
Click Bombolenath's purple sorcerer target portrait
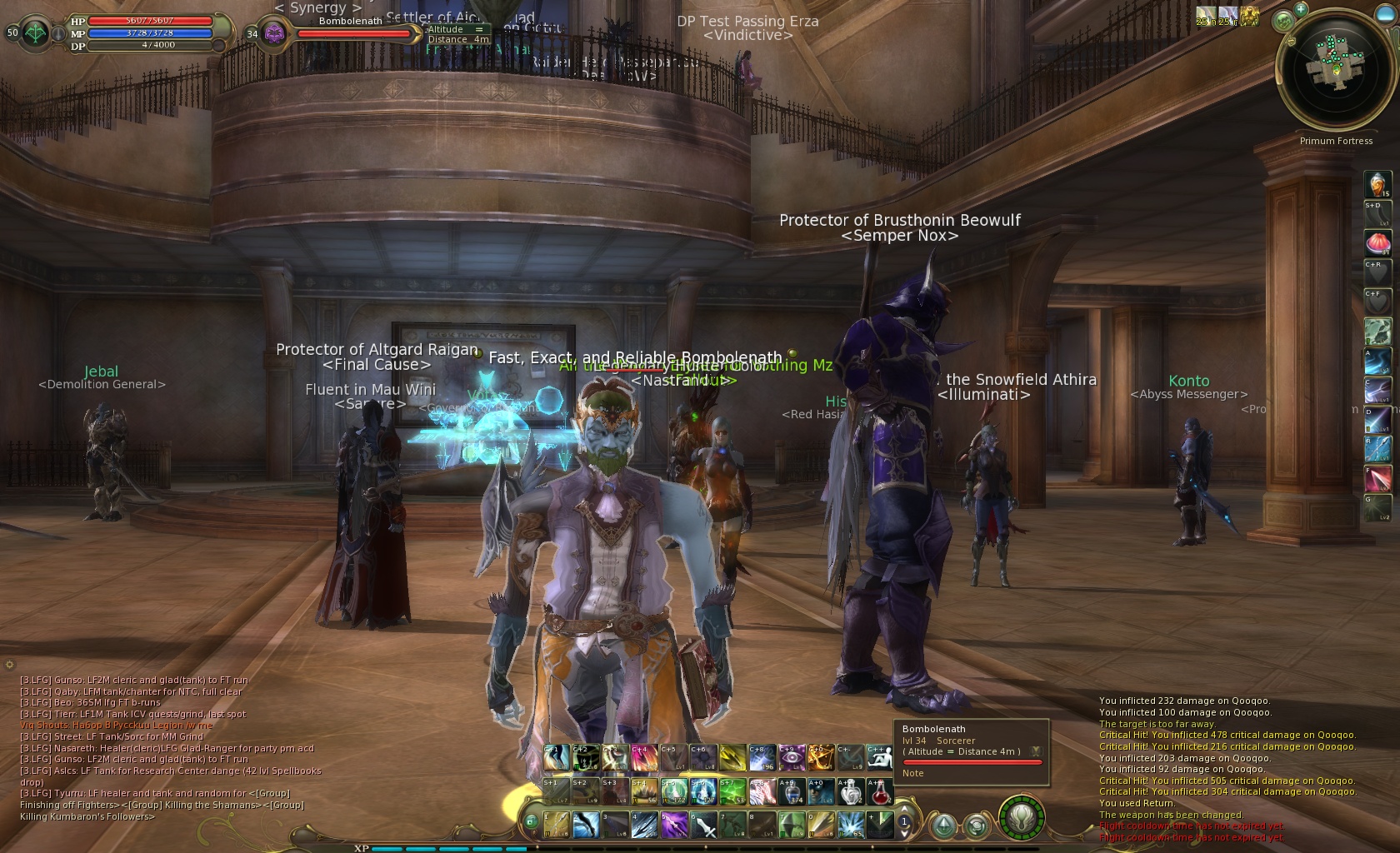(x=275, y=33)
